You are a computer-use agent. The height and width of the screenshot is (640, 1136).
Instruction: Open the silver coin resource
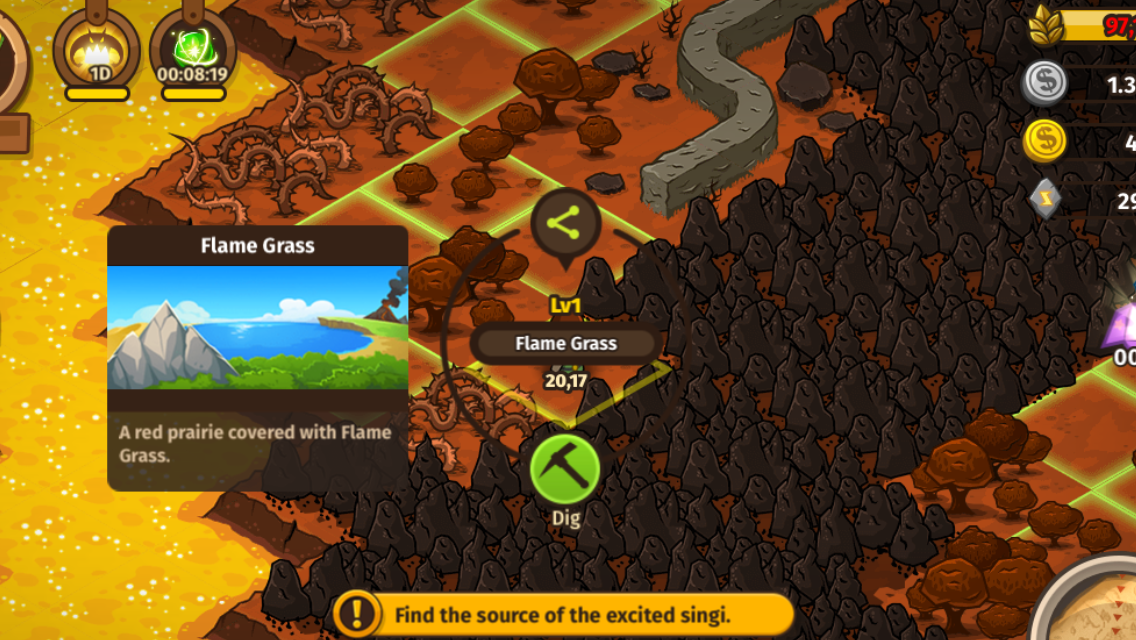pyautogui.click(x=1044, y=84)
